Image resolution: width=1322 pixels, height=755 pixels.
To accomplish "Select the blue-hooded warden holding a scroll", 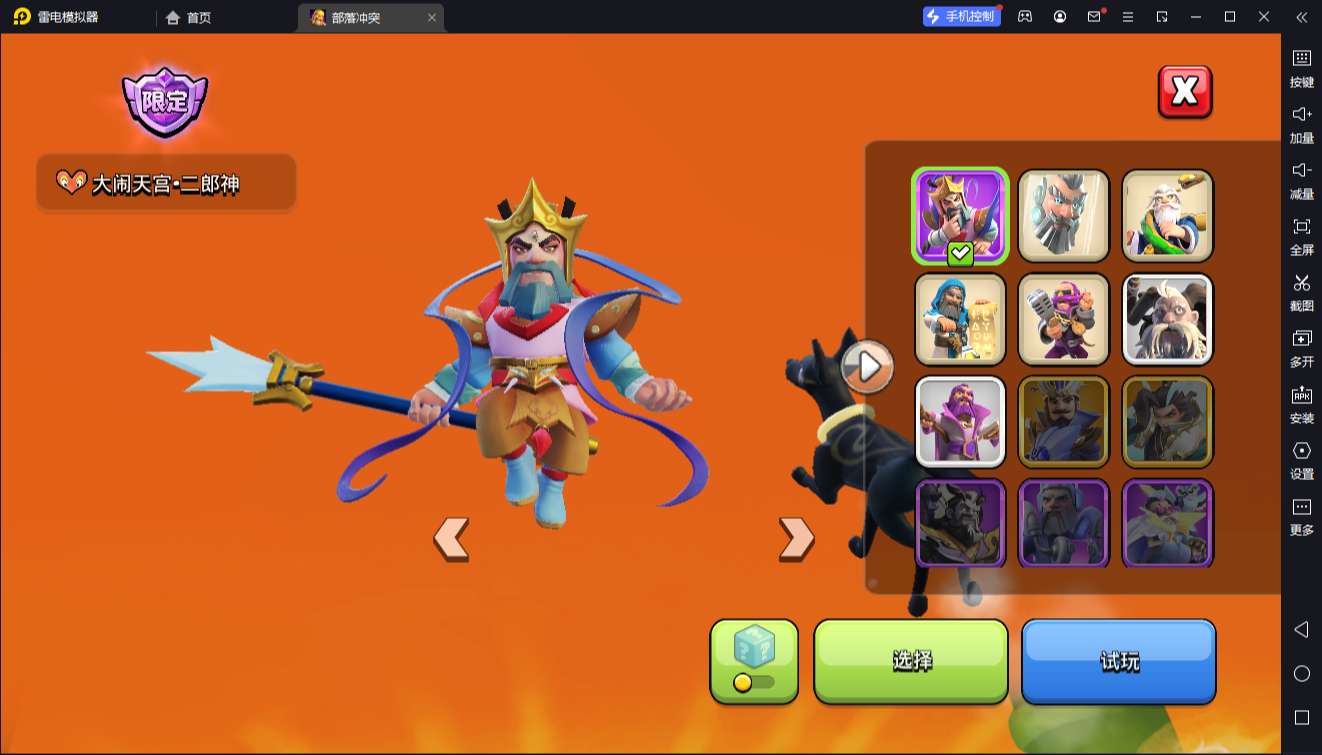I will (x=960, y=319).
